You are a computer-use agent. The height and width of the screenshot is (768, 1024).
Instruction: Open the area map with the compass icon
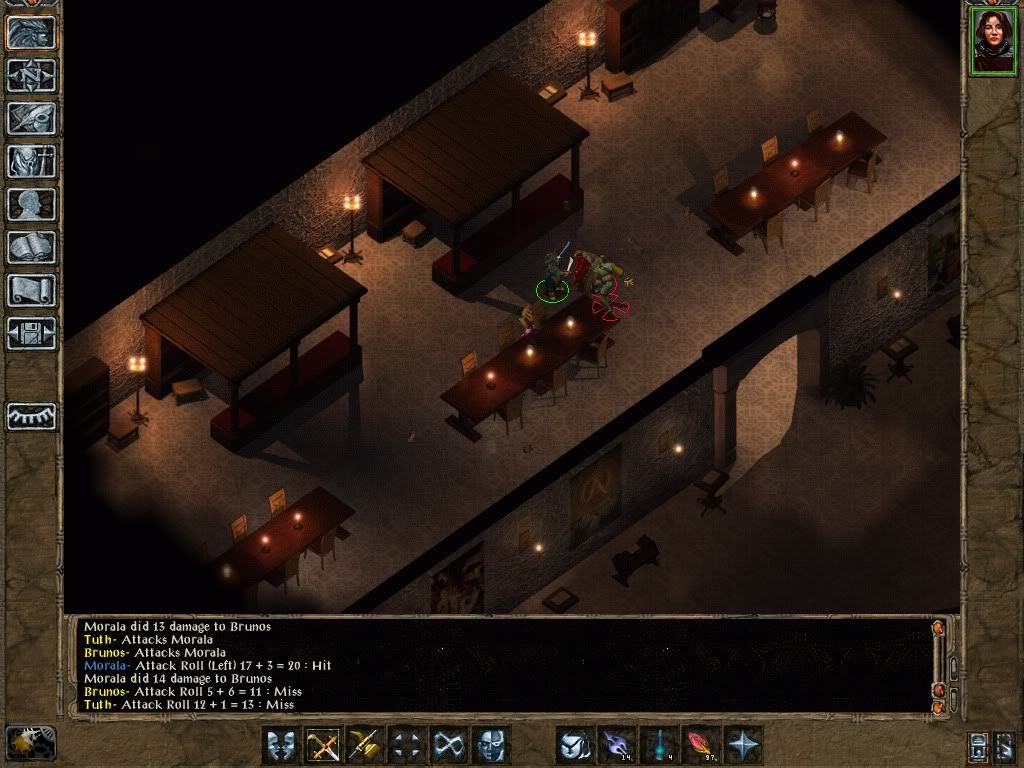pyautogui.click(x=31, y=75)
